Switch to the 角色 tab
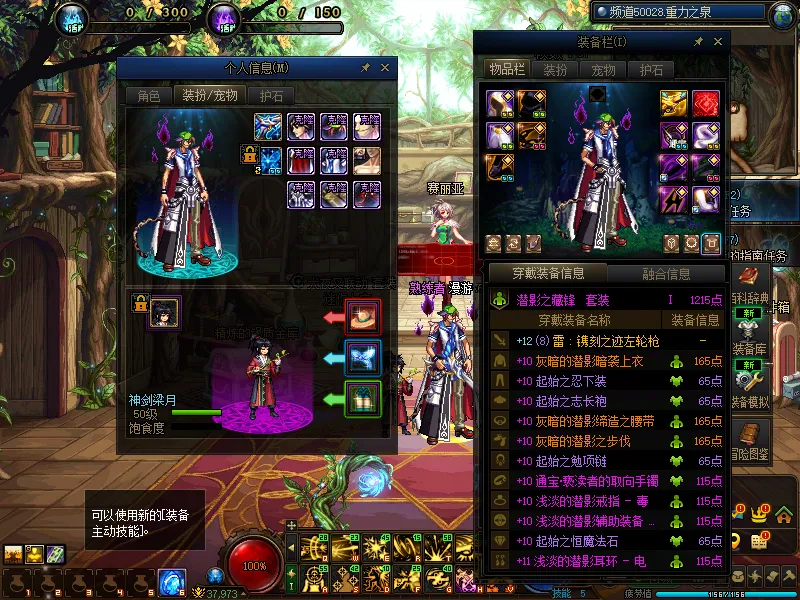Image resolution: width=800 pixels, height=600 pixels. click(148, 97)
